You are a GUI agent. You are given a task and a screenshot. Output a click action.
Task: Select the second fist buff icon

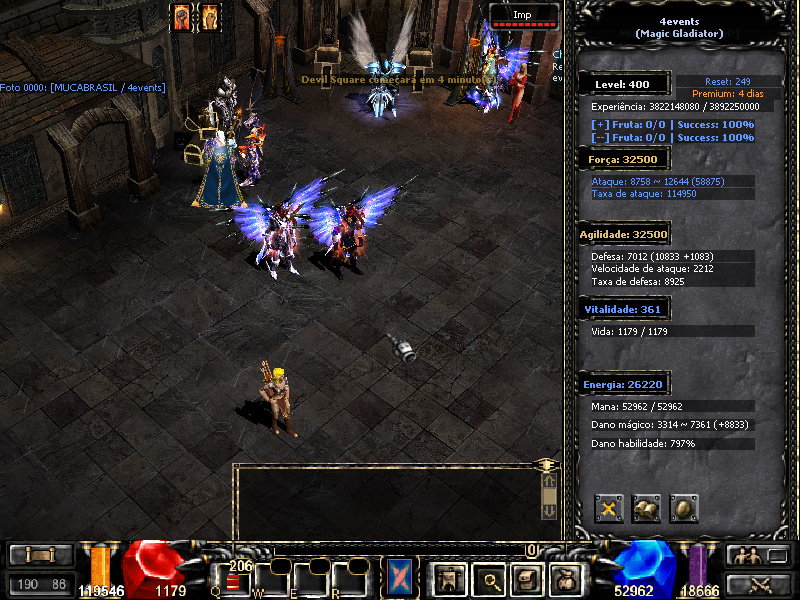tap(209, 17)
